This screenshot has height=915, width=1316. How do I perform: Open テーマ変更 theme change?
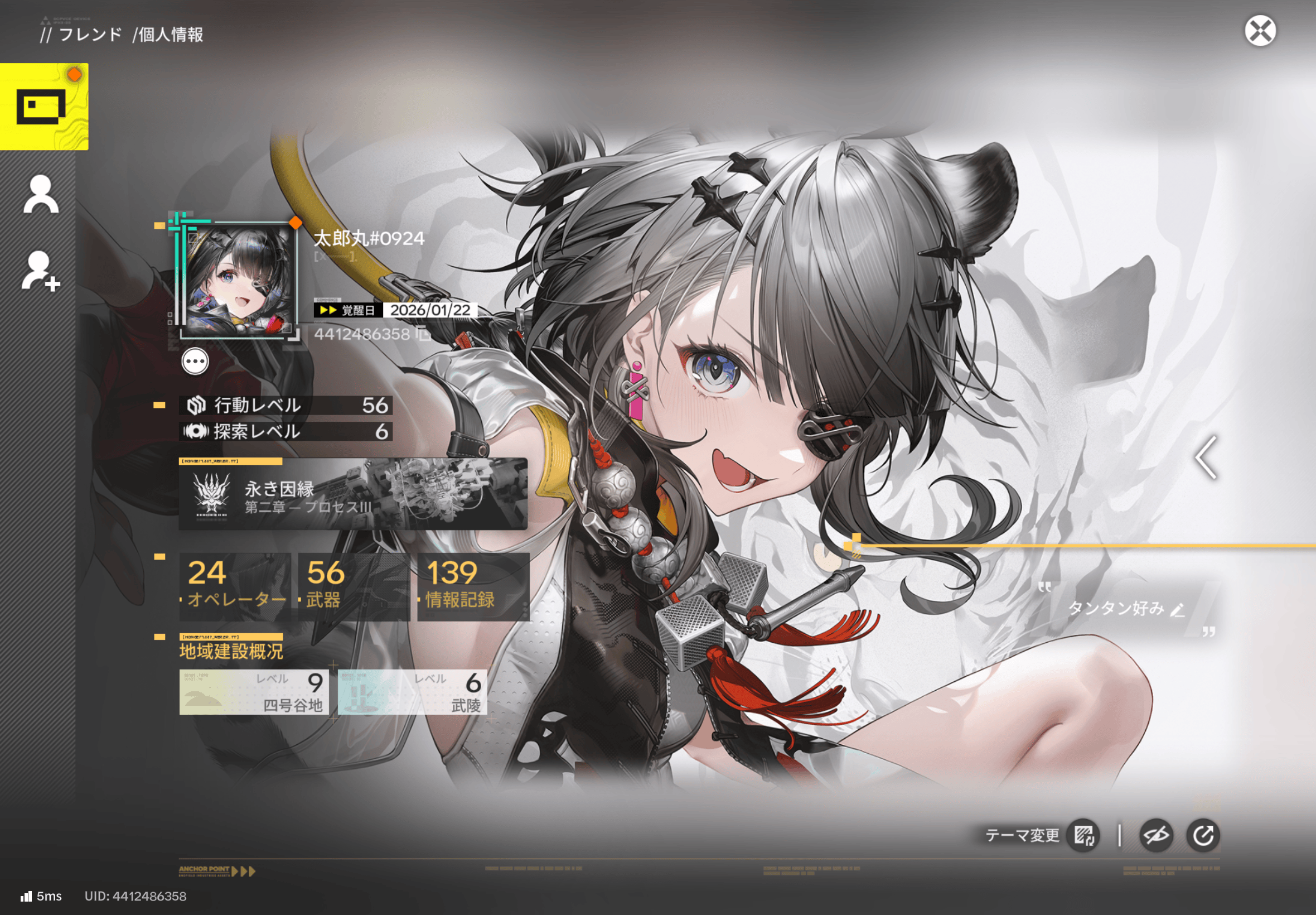(1083, 835)
